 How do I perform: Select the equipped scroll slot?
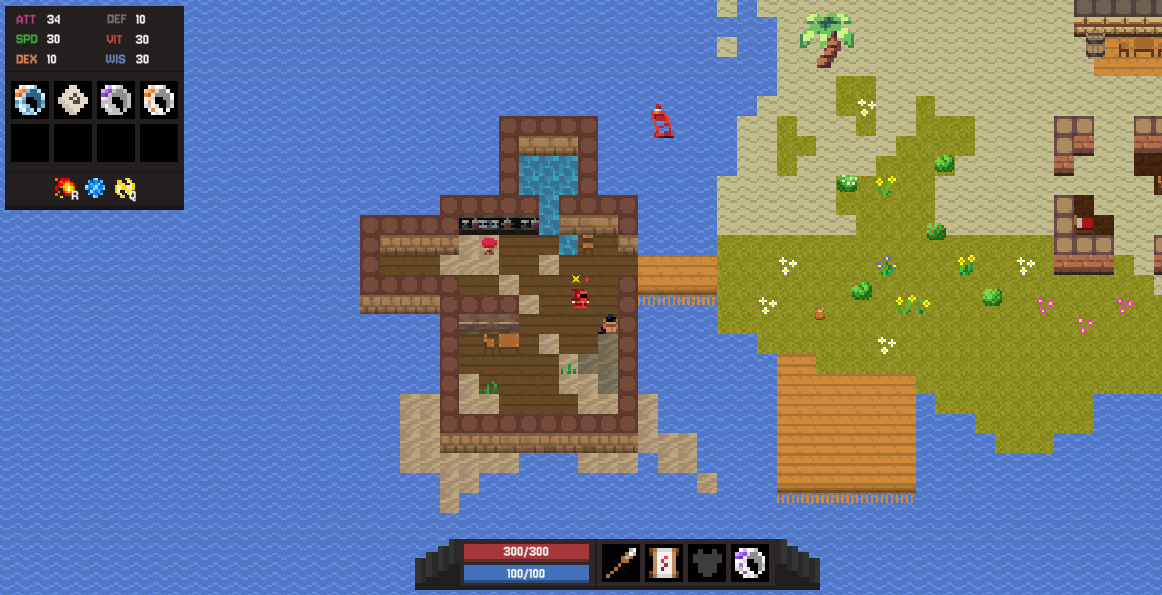tap(664, 562)
